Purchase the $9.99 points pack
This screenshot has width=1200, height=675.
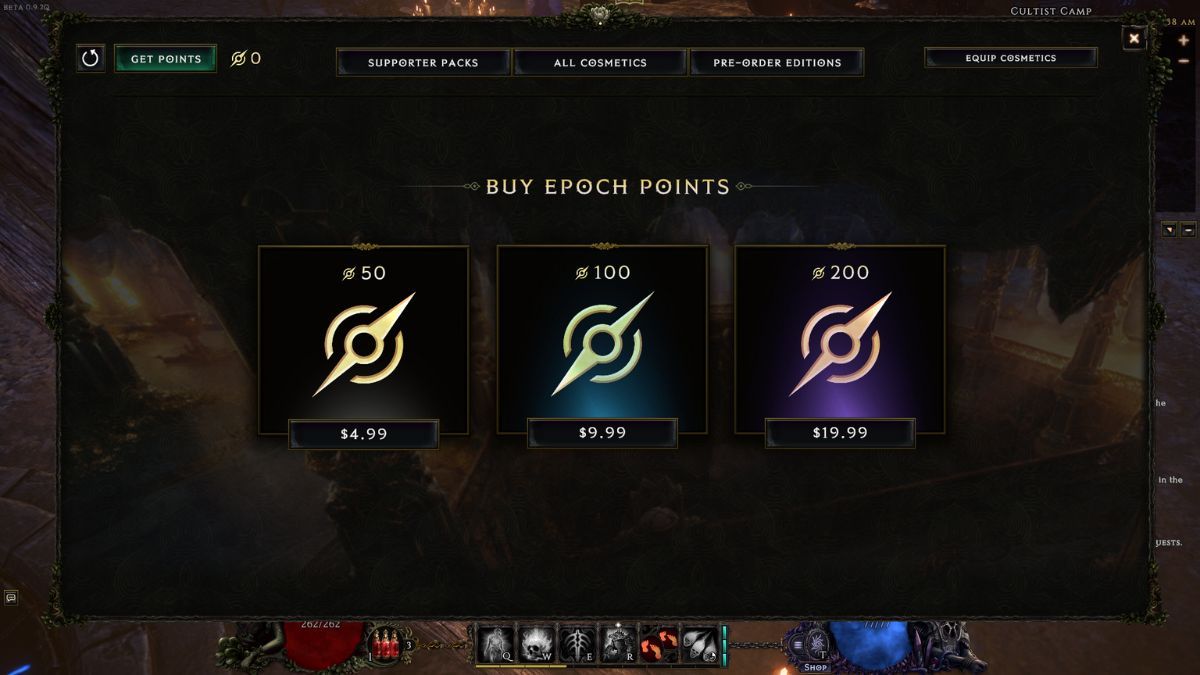point(602,433)
